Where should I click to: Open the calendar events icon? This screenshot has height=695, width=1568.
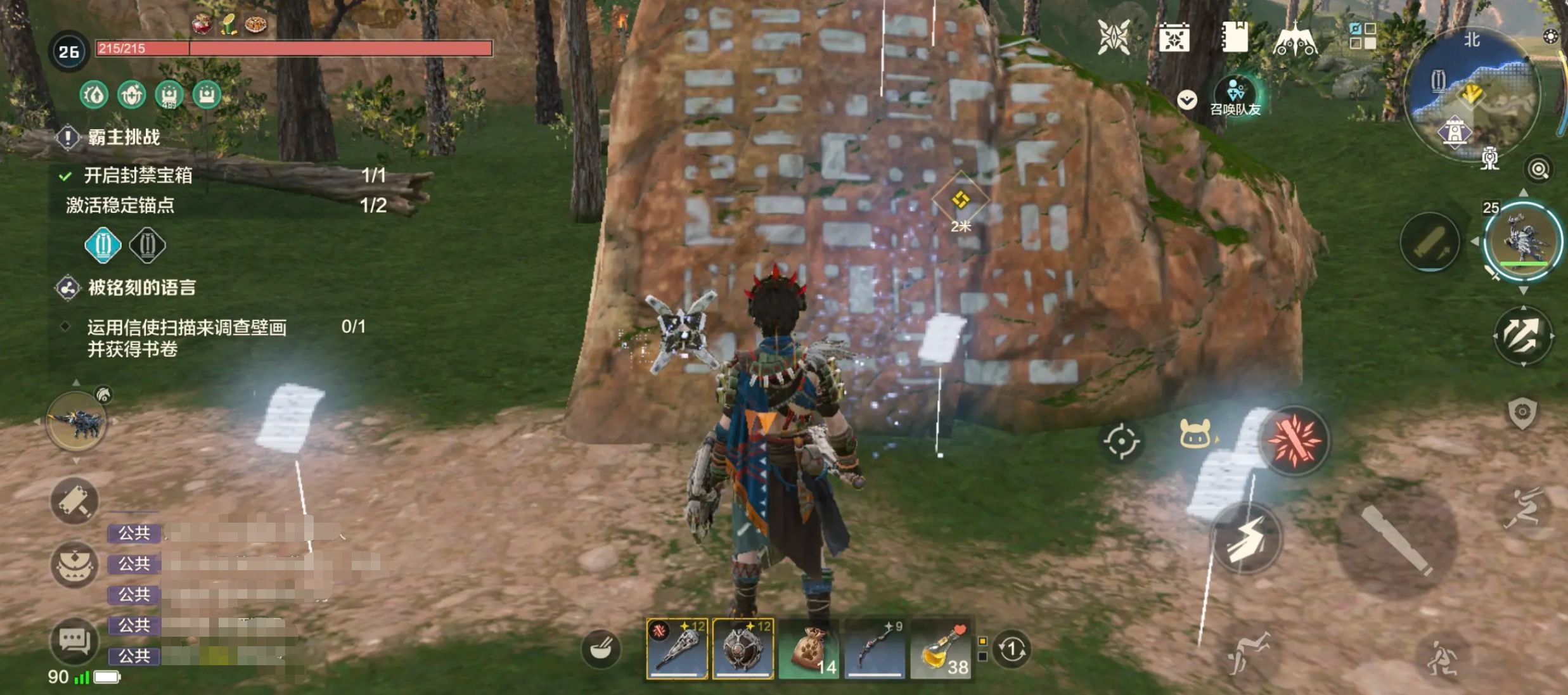pos(1174,38)
